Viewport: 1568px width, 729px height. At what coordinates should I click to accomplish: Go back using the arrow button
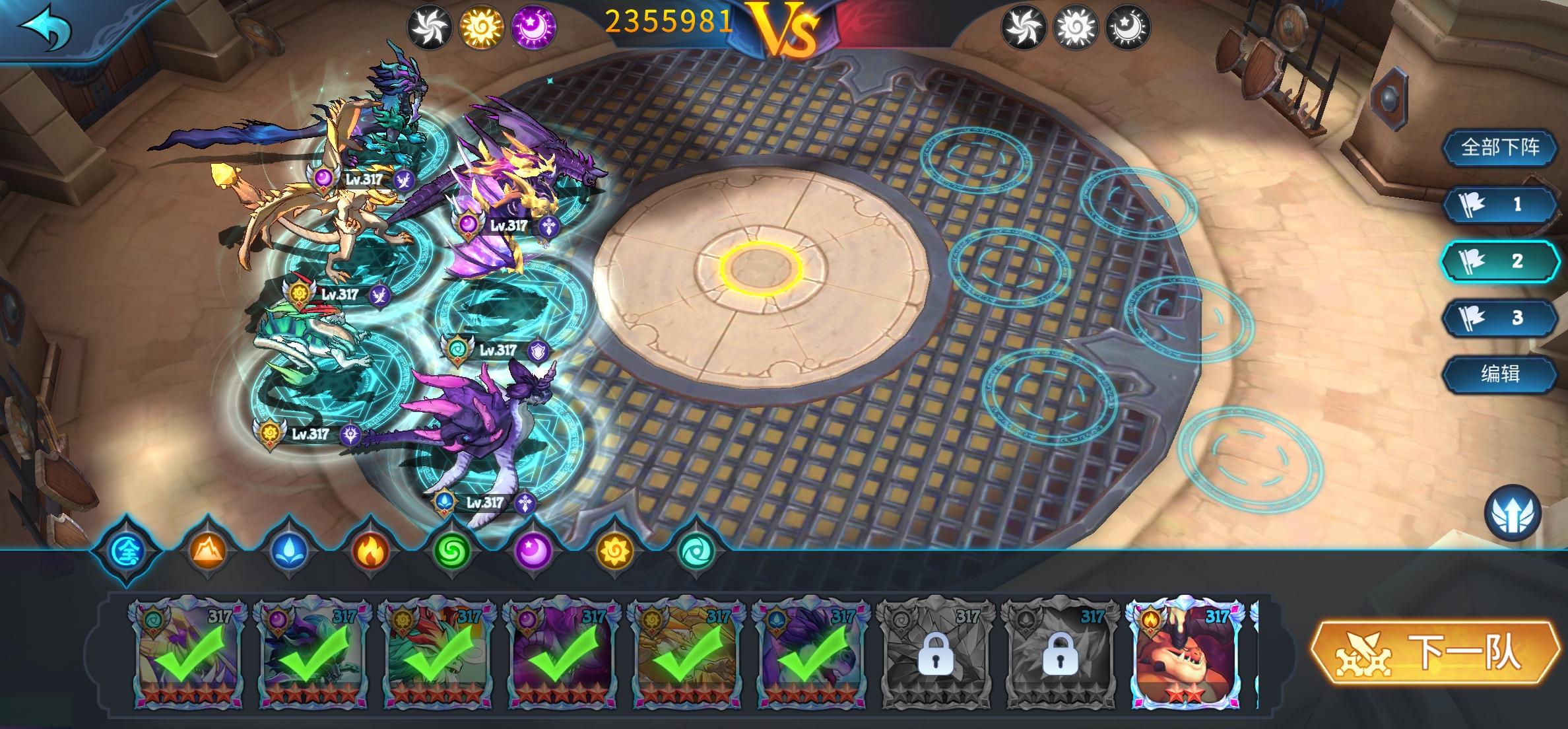[x=45, y=30]
